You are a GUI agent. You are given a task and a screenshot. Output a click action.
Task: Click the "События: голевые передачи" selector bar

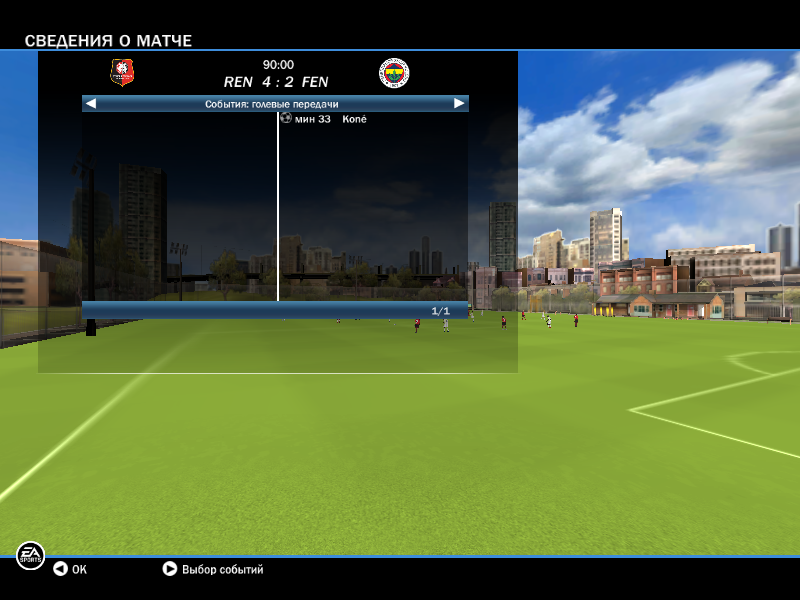[x=272, y=103]
